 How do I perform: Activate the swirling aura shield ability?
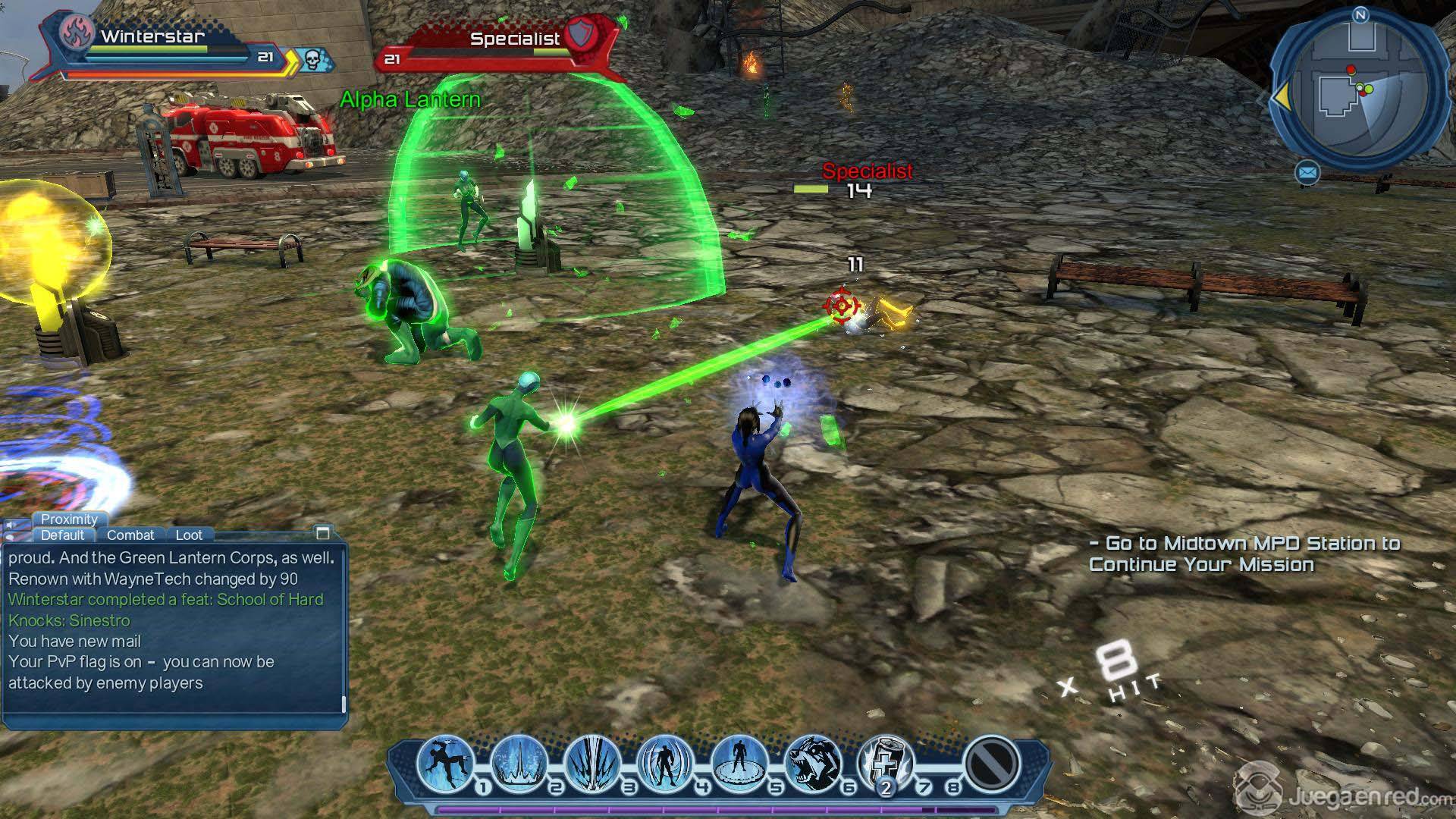tap(665, 762)
